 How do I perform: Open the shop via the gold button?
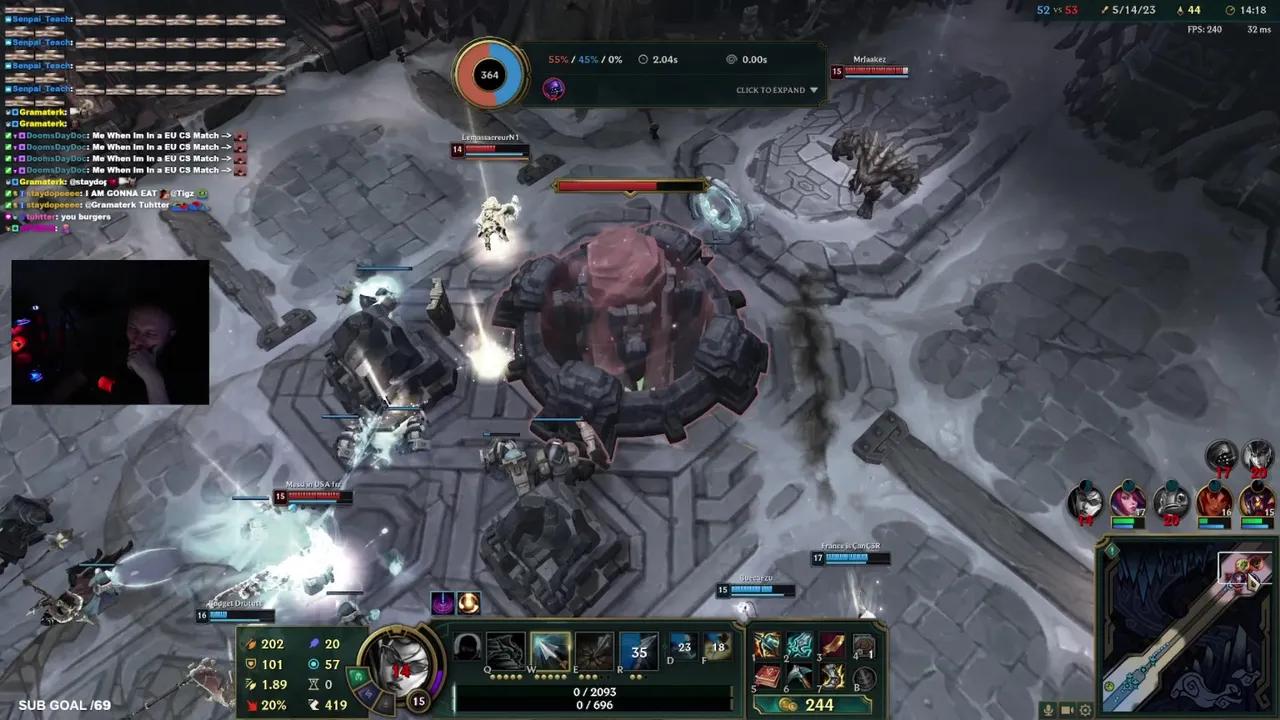pyautogui.click(x=810, y=705)
